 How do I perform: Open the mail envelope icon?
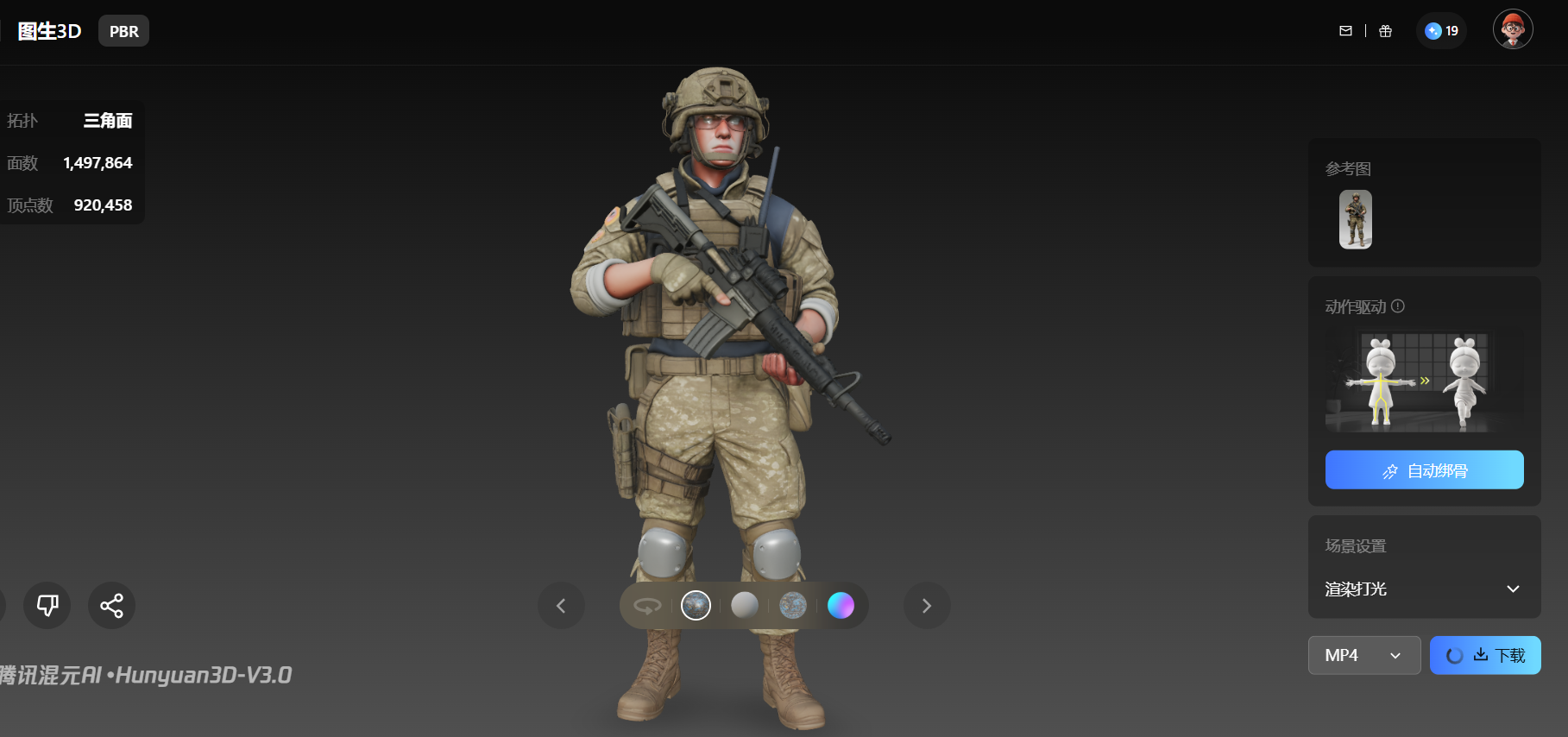(x=1345, y=31)
